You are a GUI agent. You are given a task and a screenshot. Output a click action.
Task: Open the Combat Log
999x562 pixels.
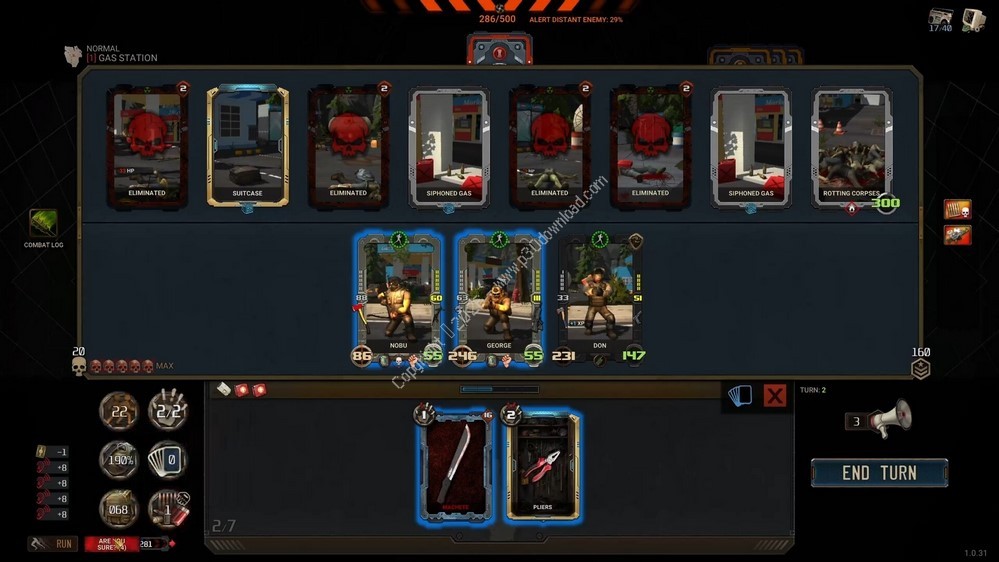click(x=43, y=225)
